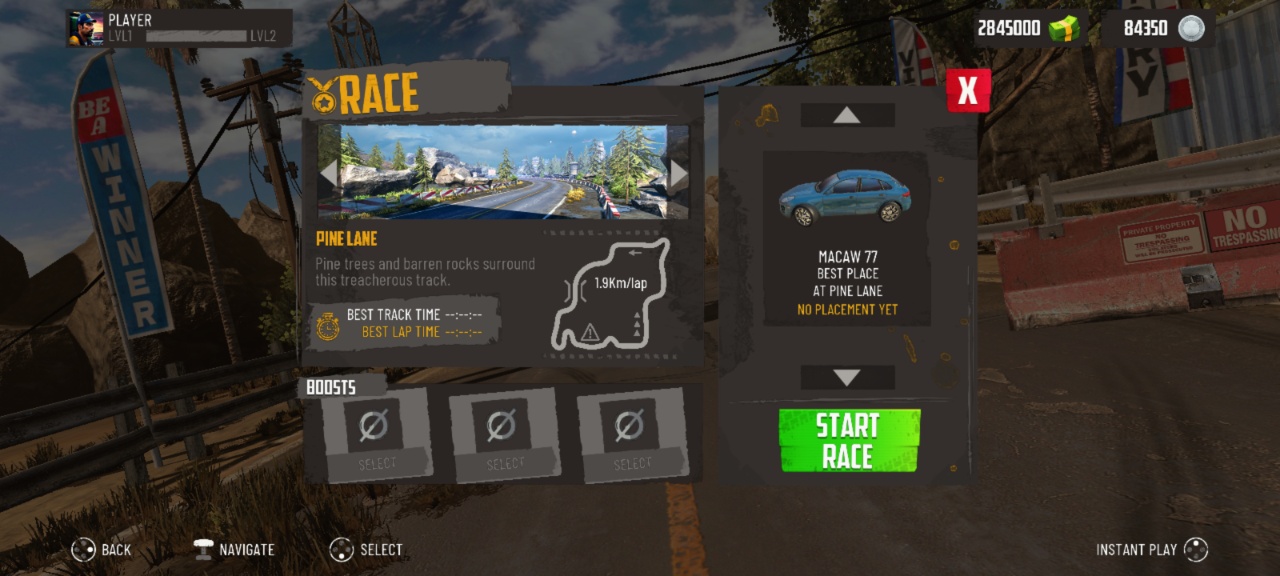Select the Pine Lane track preview image
The image size is (1280, 576).
(x=503, y=172)
